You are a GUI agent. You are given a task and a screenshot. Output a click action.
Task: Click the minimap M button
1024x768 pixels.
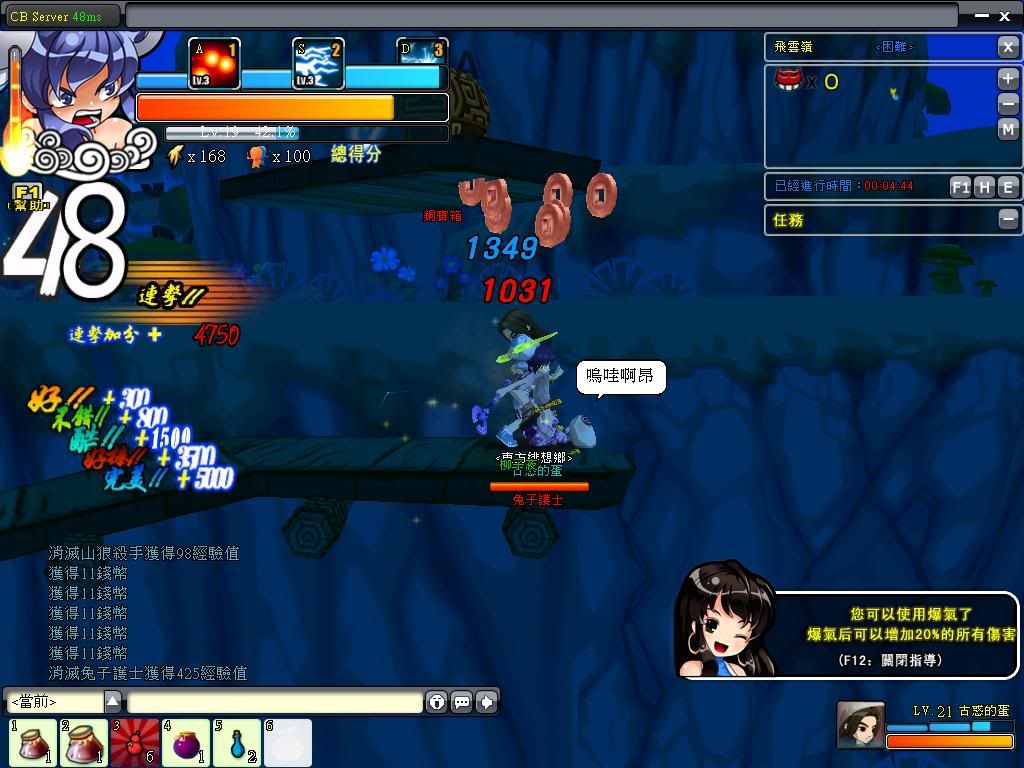click(x=1008, y=129)
